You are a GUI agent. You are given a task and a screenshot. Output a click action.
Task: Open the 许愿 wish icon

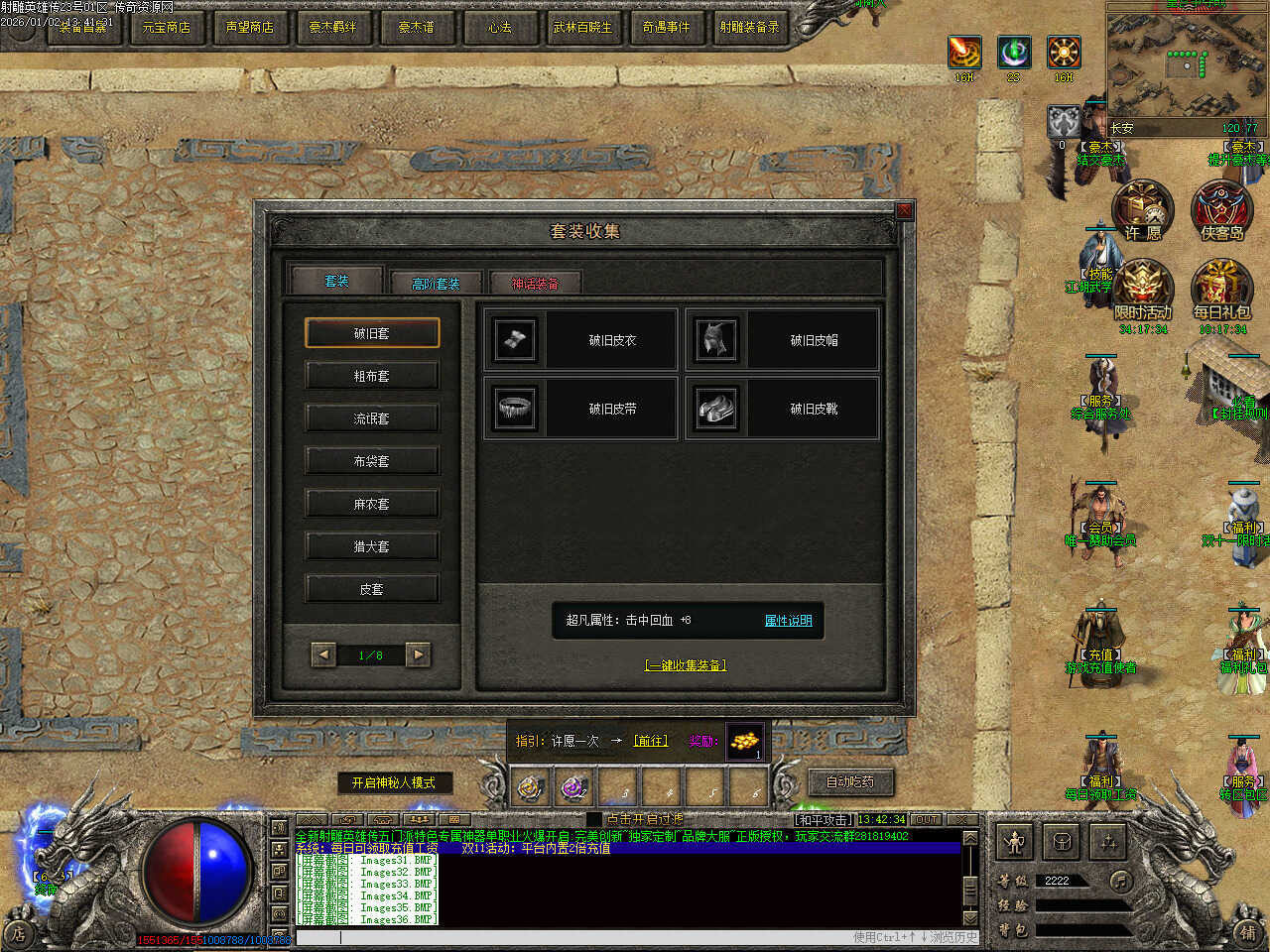(x=1143, y=210)
